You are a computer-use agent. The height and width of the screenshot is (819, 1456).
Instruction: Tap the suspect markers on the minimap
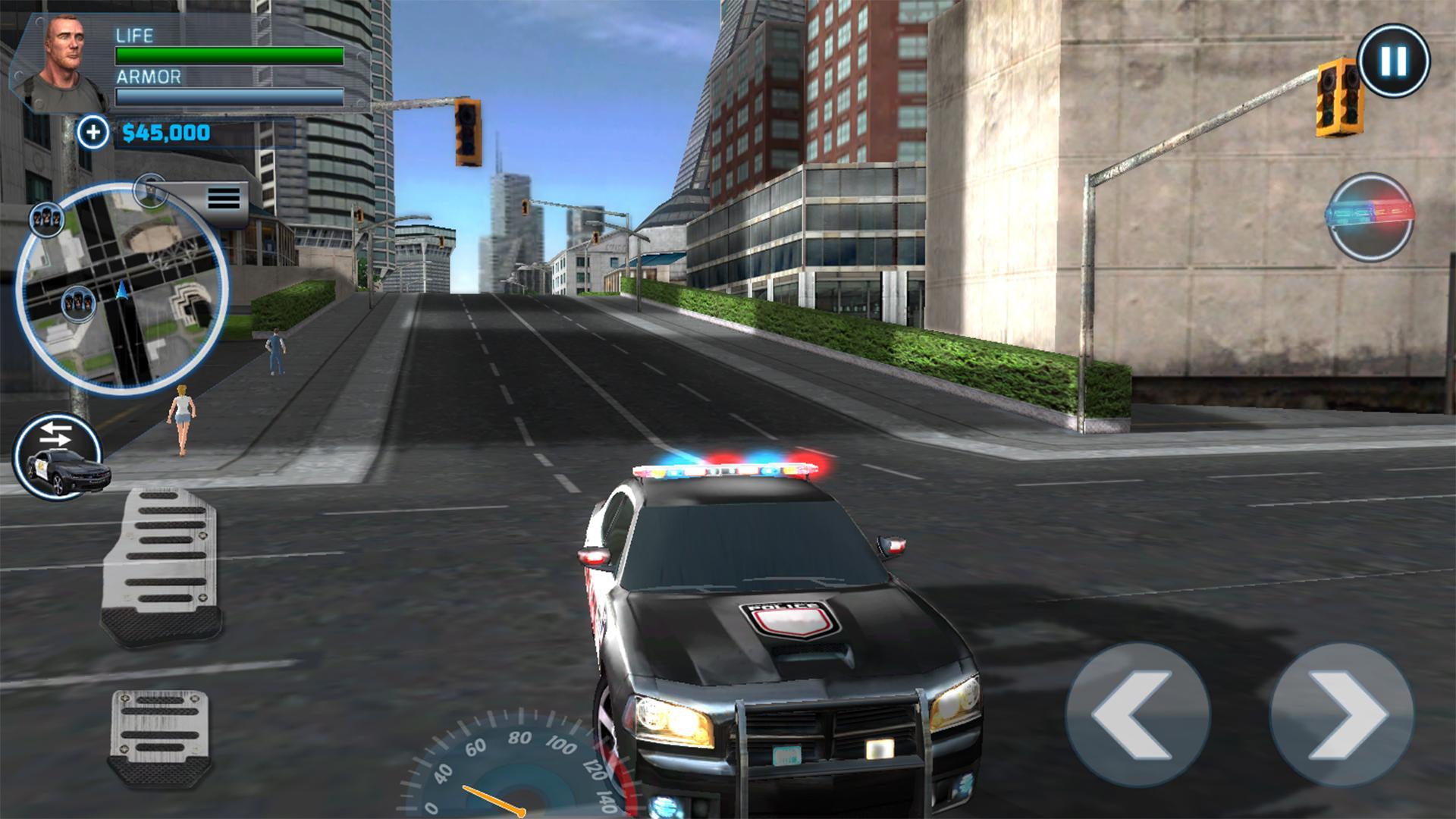[x=77, y=303]
